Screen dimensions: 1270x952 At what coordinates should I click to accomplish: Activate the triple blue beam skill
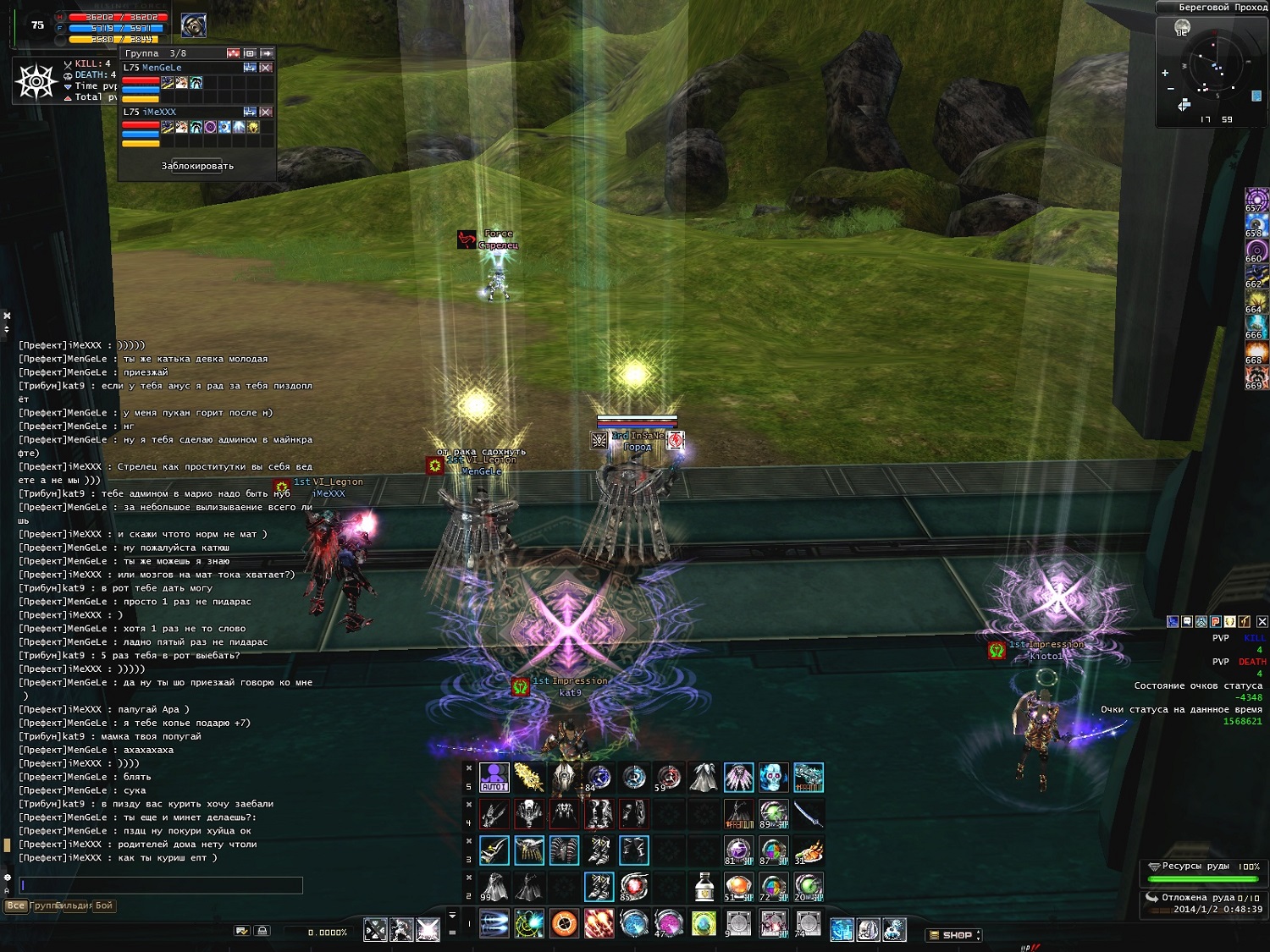click(494, 923)
